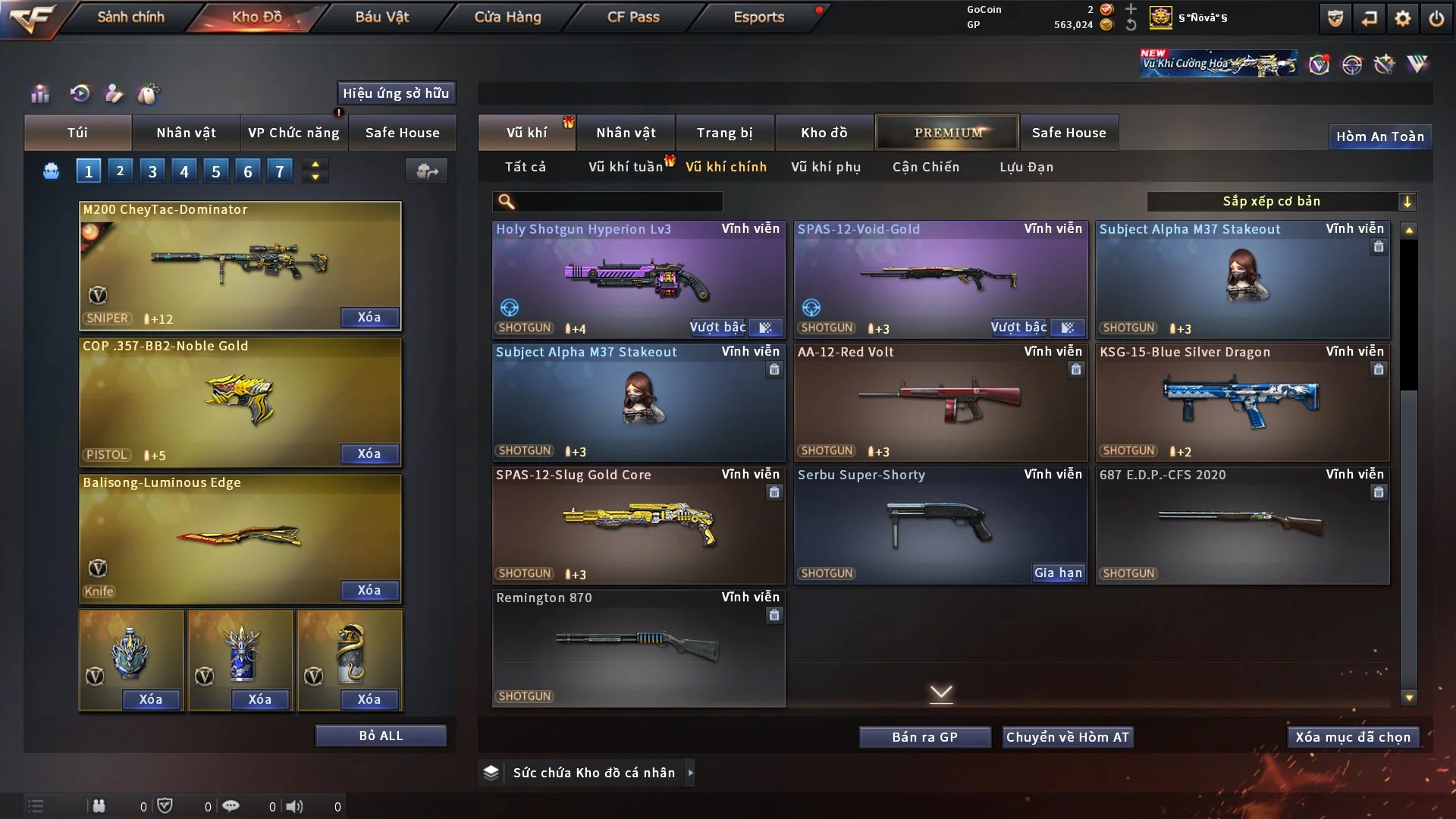Select the Vũ khí phụ filter

point(825,167)
